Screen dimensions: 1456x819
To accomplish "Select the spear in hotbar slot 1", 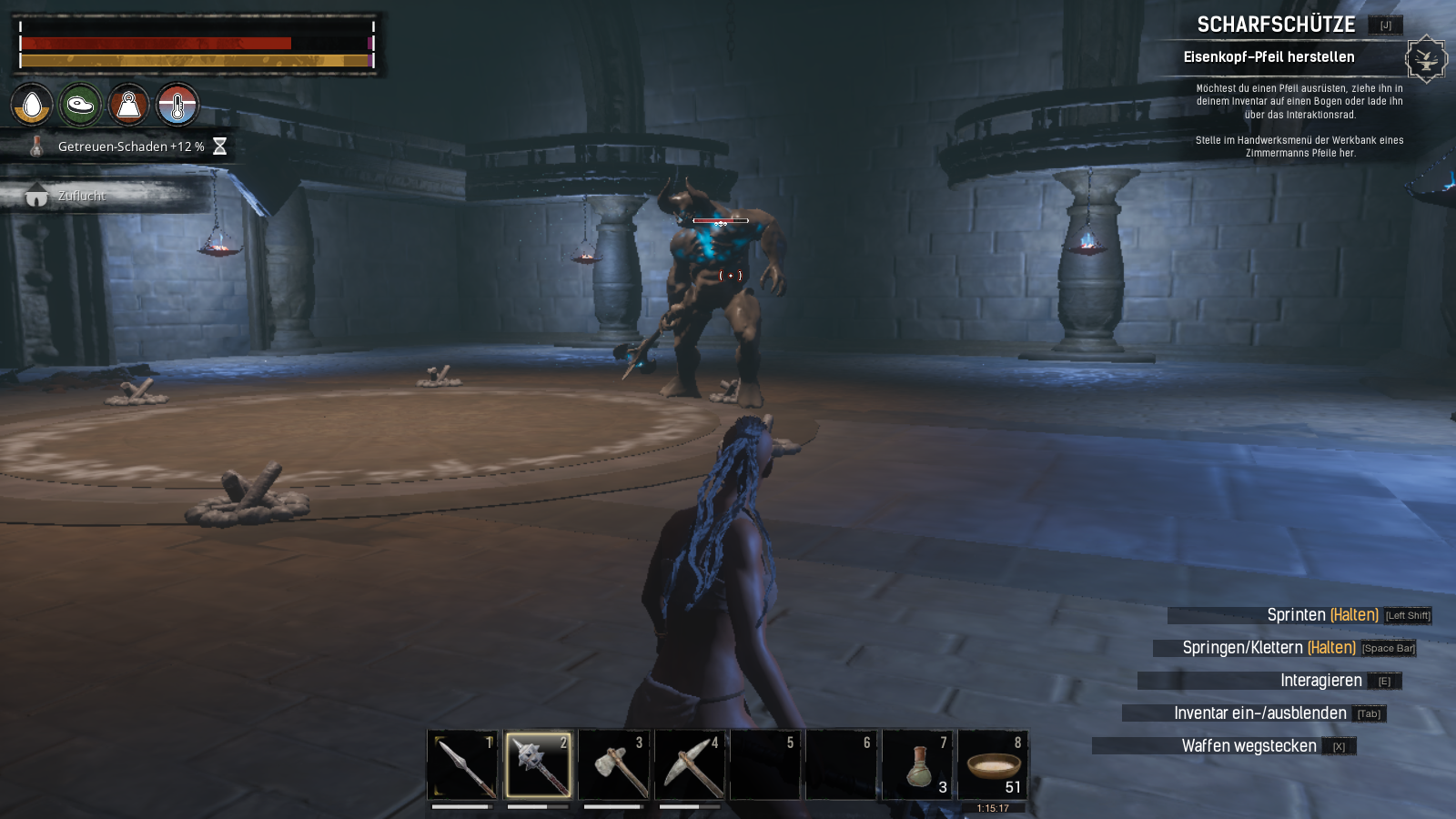I will pyautogui.click(x=462, y=764).
